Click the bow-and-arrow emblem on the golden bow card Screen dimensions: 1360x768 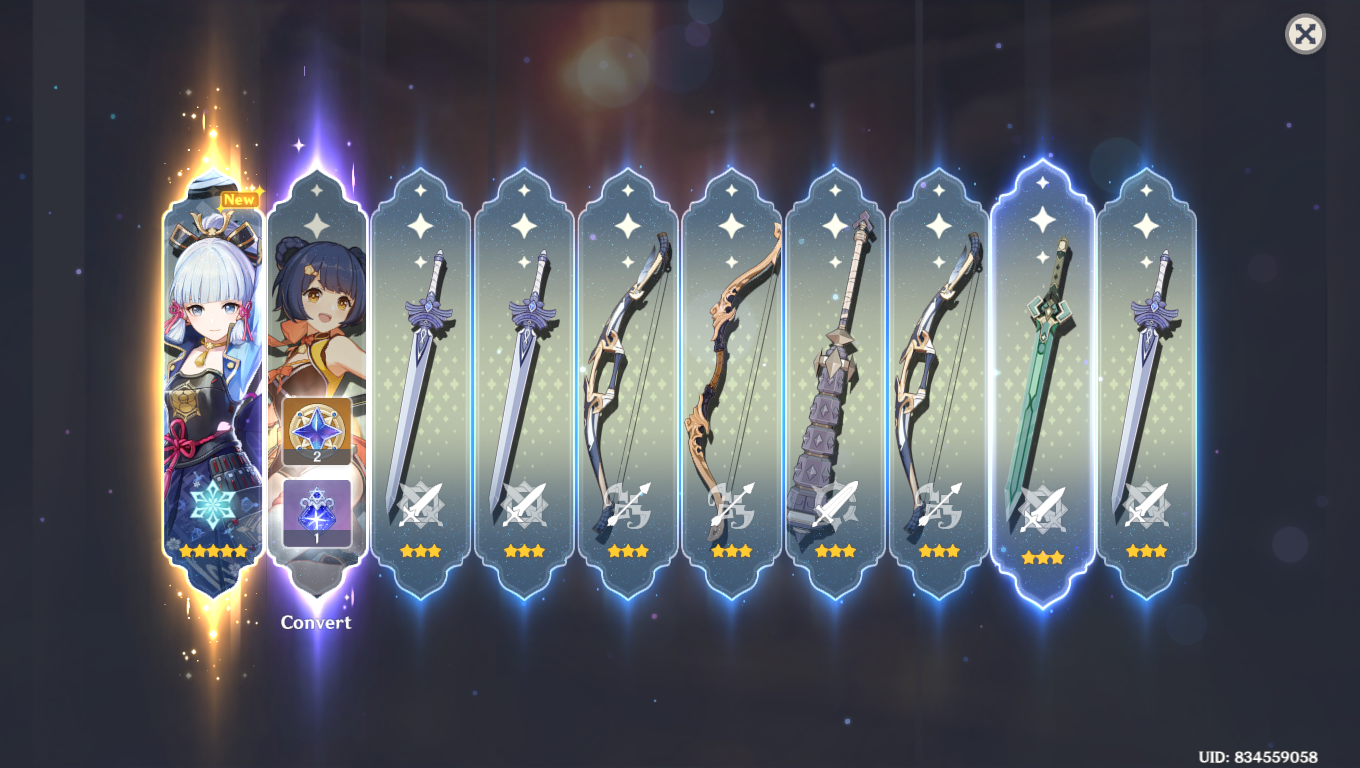pyautogui.click(x=732, y=506)
